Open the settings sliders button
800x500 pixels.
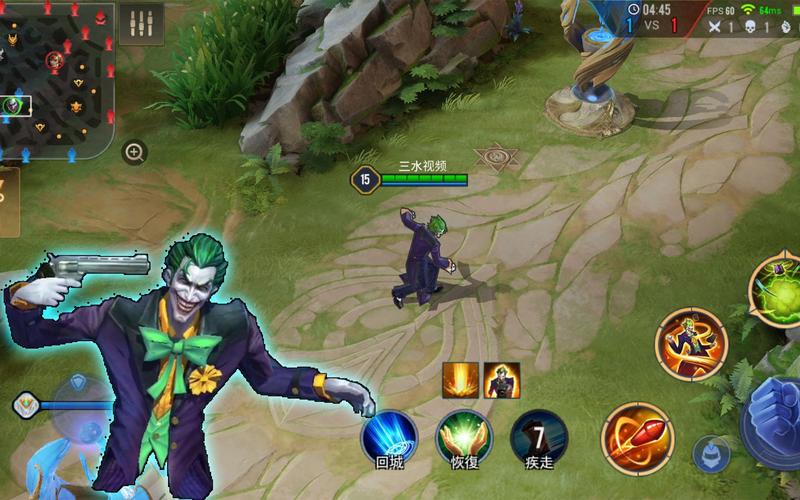(x=141, y=24)
